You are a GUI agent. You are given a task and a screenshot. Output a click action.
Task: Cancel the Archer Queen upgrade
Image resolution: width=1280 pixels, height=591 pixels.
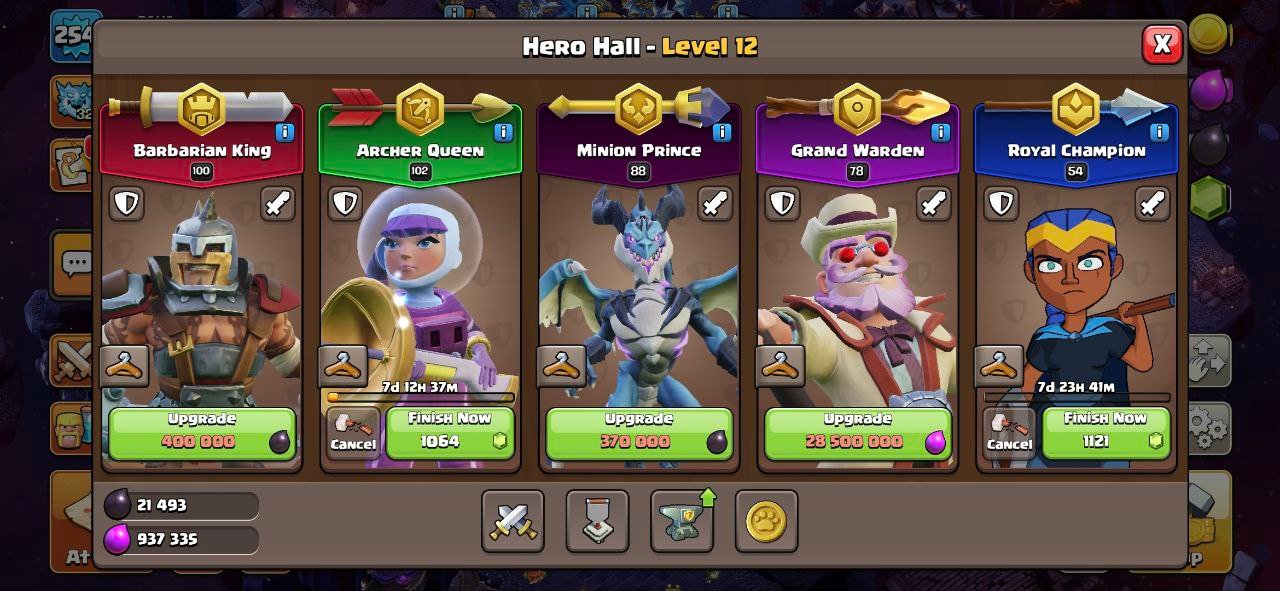[x=353, y=434]
